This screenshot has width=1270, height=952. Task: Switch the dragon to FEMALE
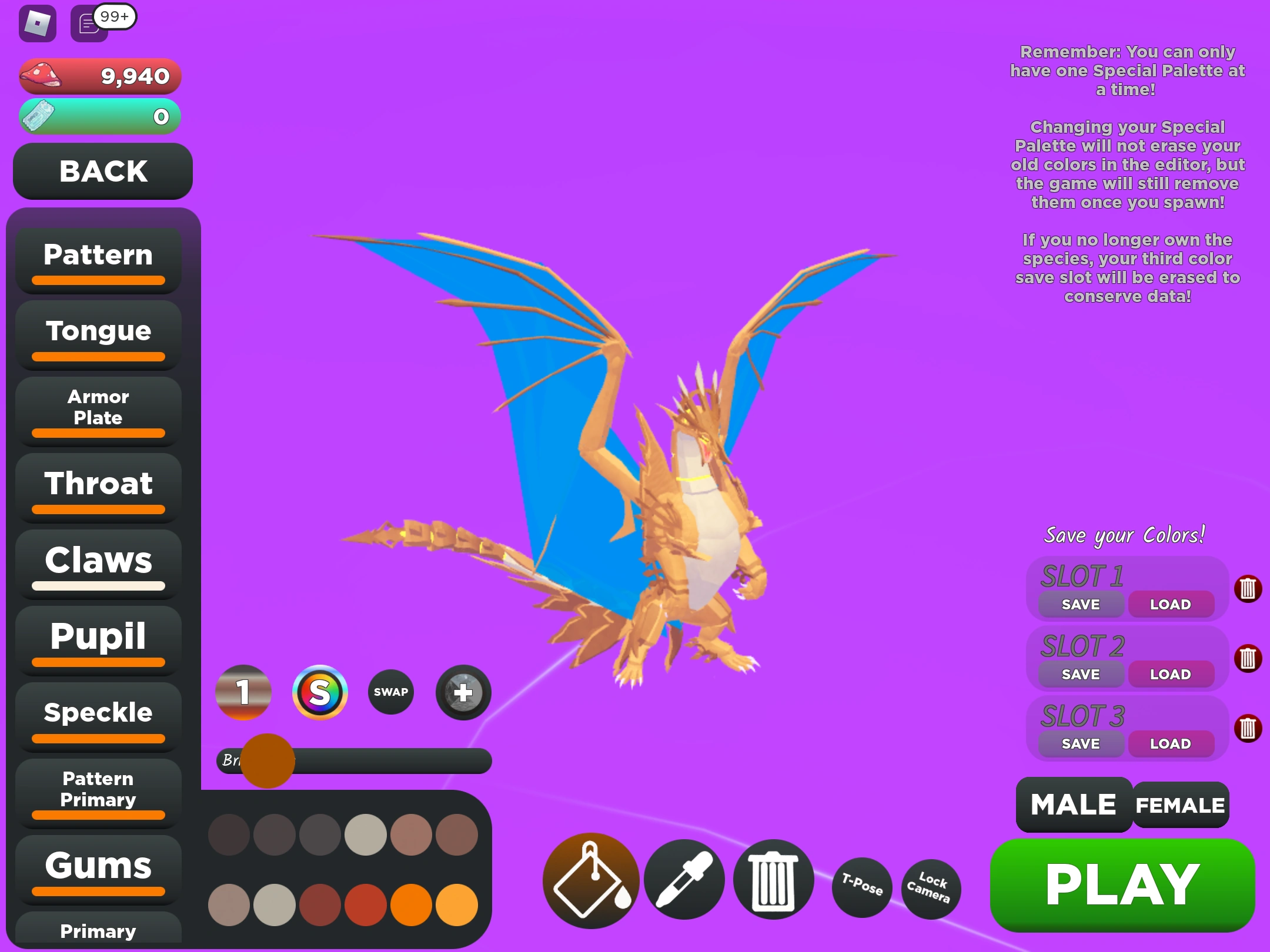pos(1179,804)
